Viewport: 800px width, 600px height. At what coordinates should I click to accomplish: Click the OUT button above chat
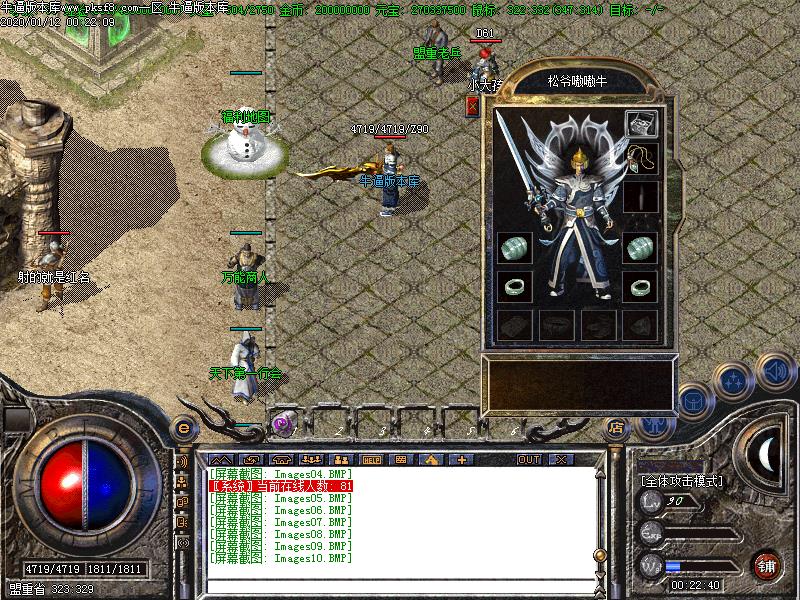coord(528,459)
